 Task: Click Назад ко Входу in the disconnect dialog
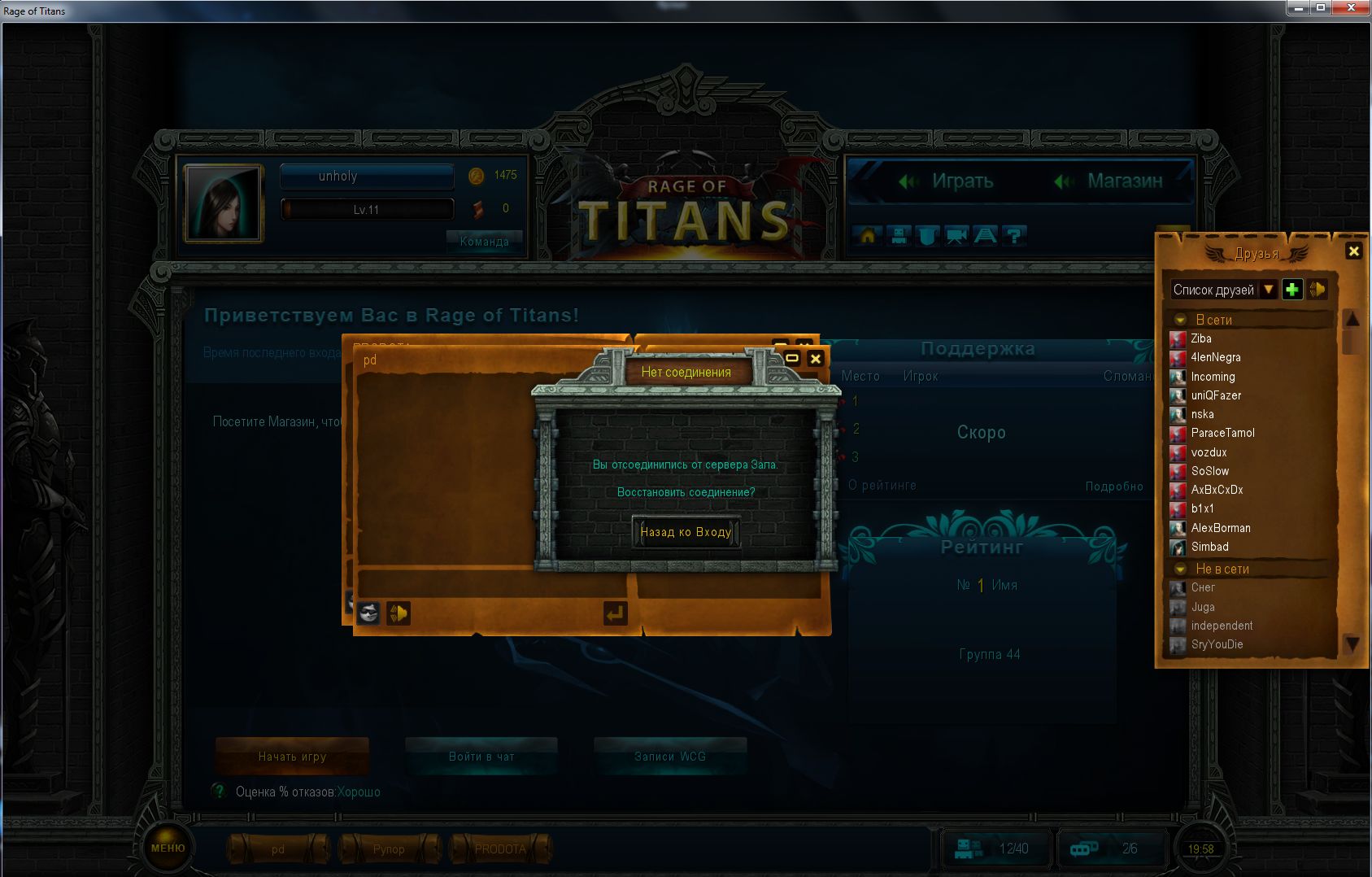click(686, 531)
